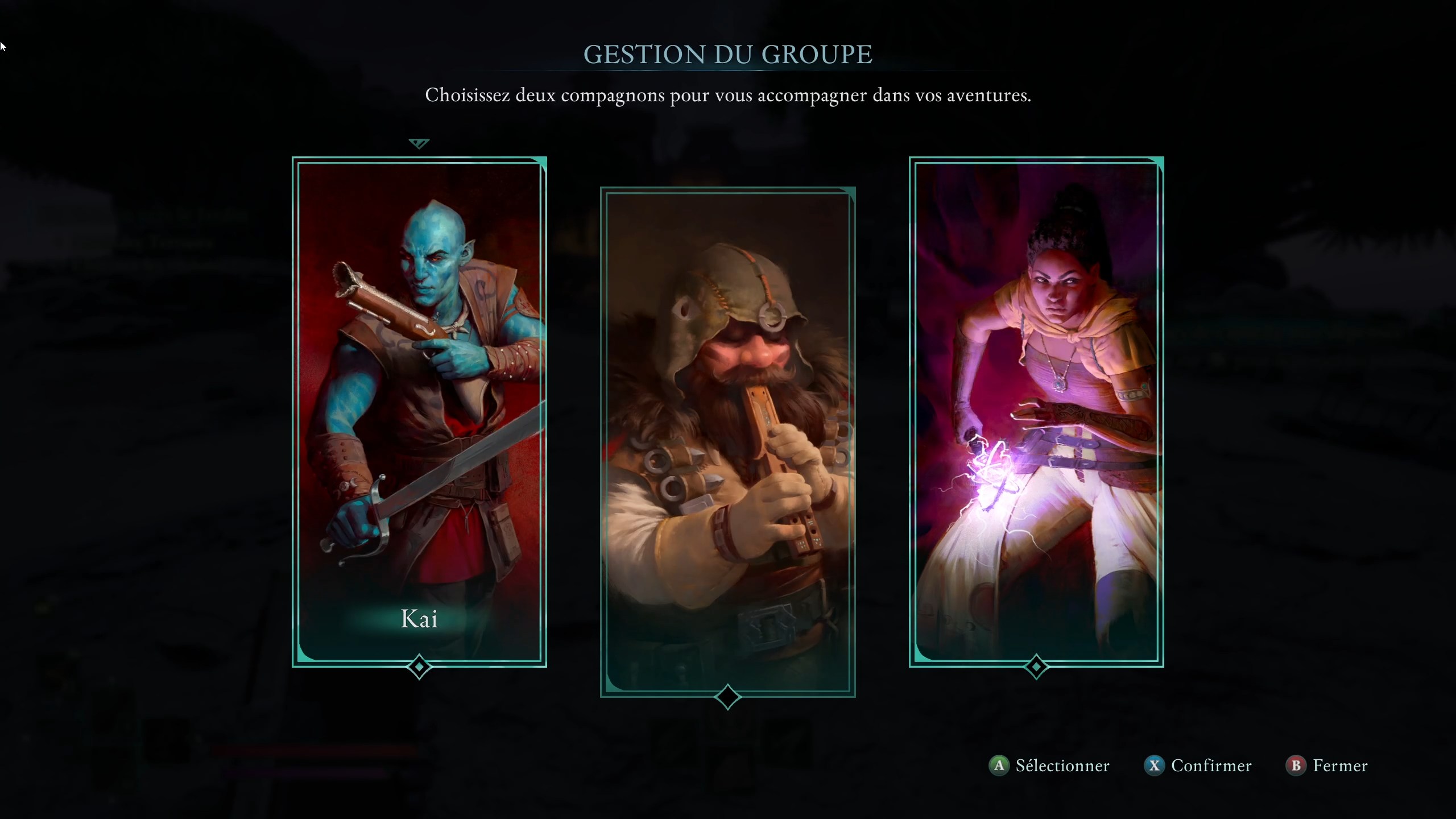The image size is (1456, 819).
Task: Click the selection arrow above Kai's card
Action: (419, 143)
